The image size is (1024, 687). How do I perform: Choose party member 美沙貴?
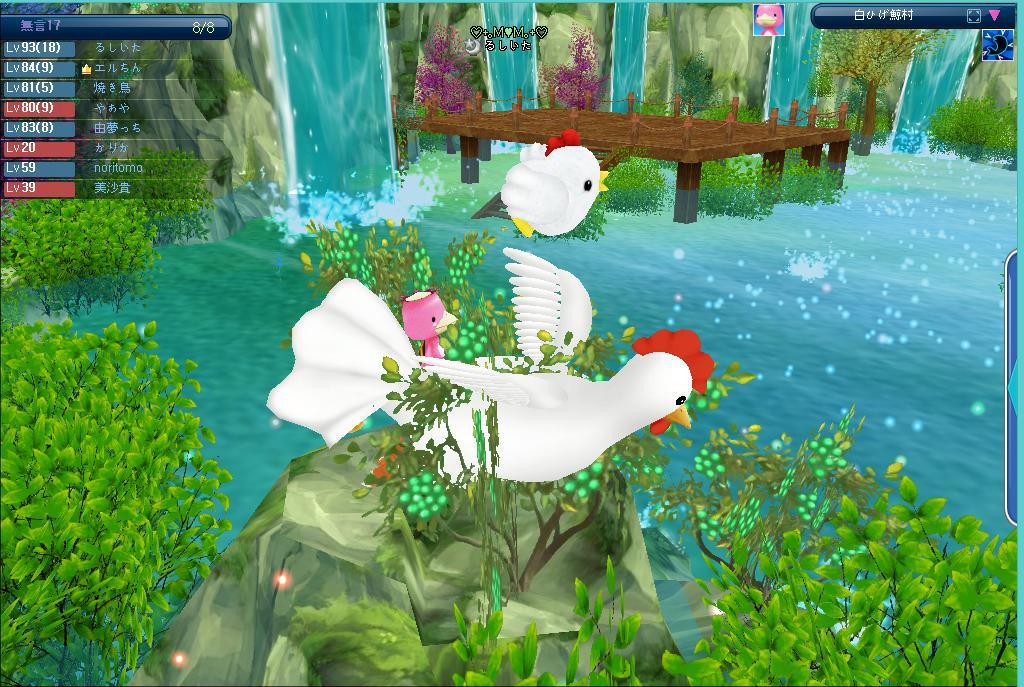click(x=112, y=188)
